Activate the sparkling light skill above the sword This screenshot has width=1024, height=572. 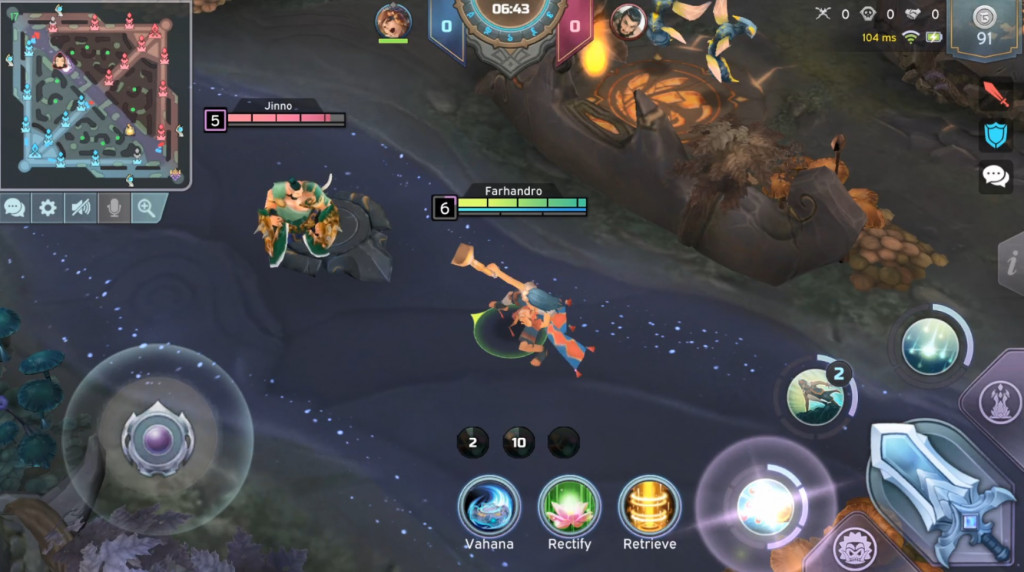click(x=930, y=346)
